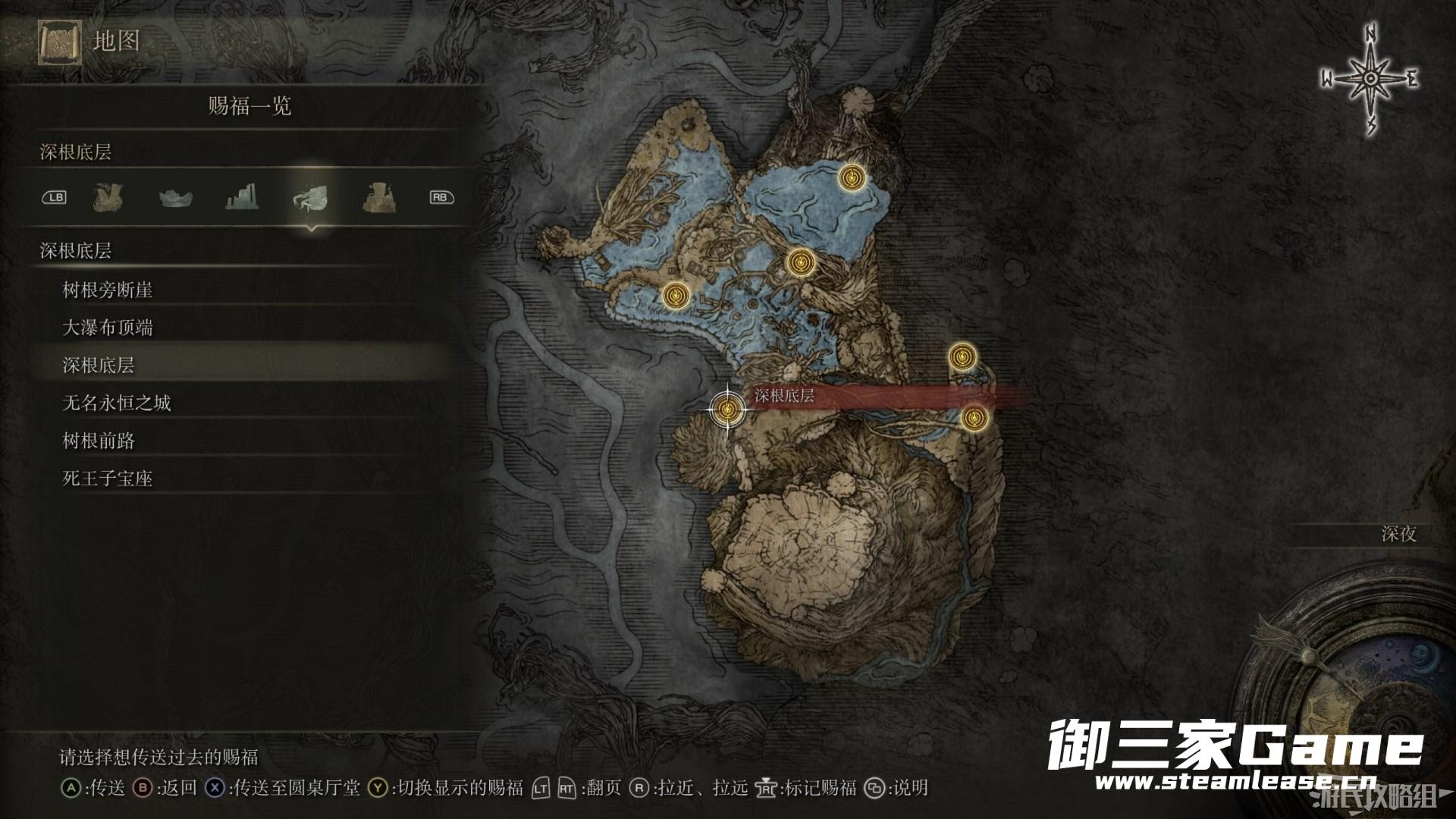Choose 大瀑布顶端 from the grace list

point(108,328)
